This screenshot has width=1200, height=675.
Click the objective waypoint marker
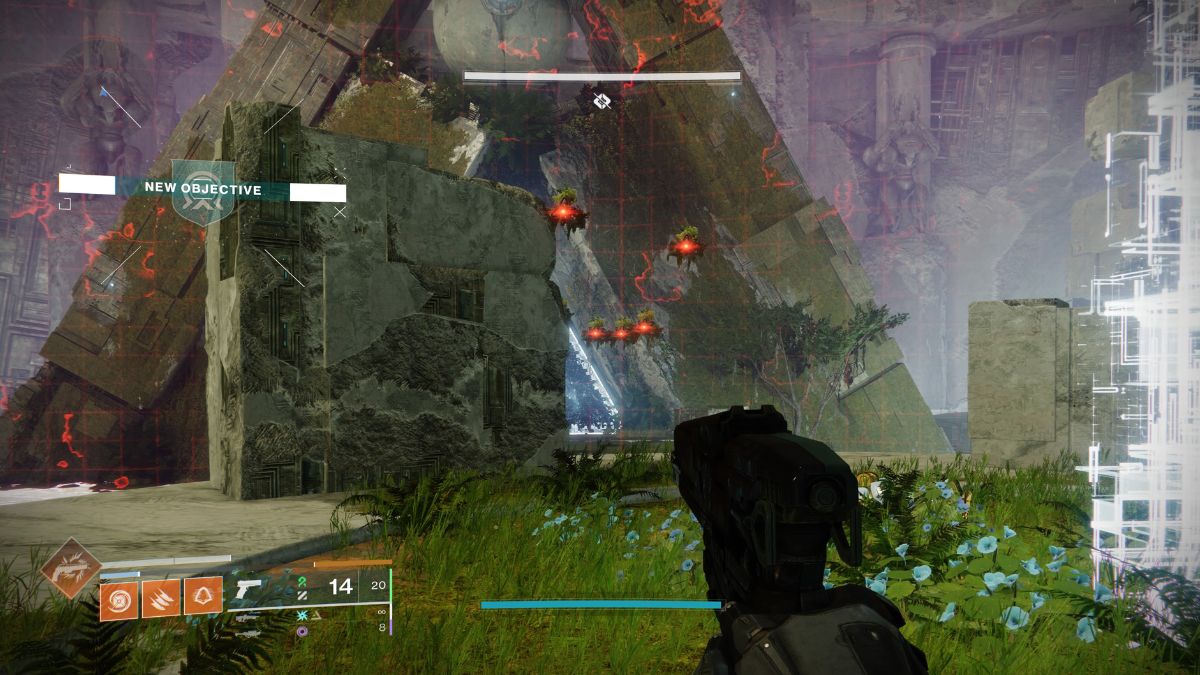(601, 100)
